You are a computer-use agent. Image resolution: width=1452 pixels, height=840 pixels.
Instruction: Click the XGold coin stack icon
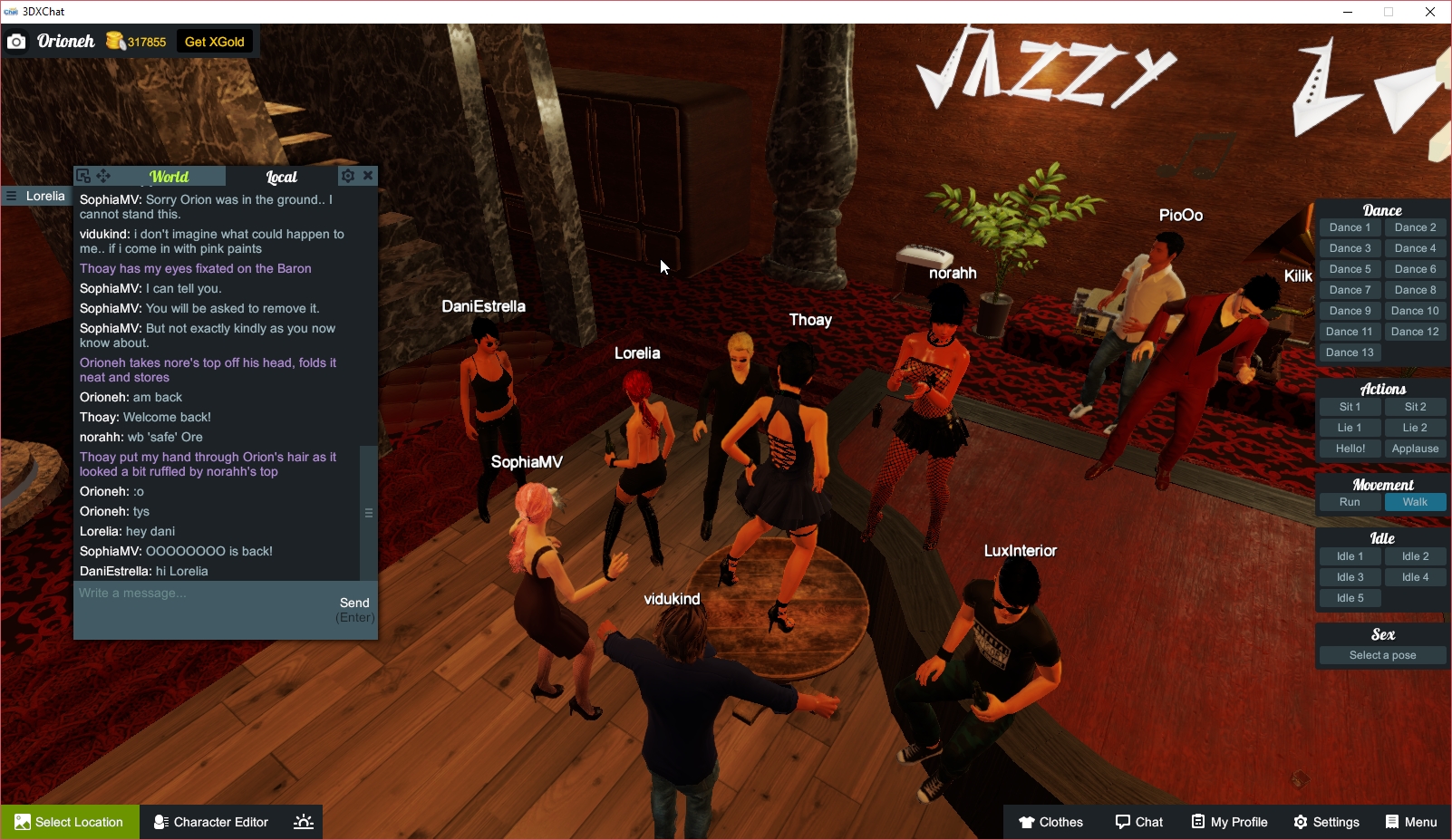[x=113, y=41]
